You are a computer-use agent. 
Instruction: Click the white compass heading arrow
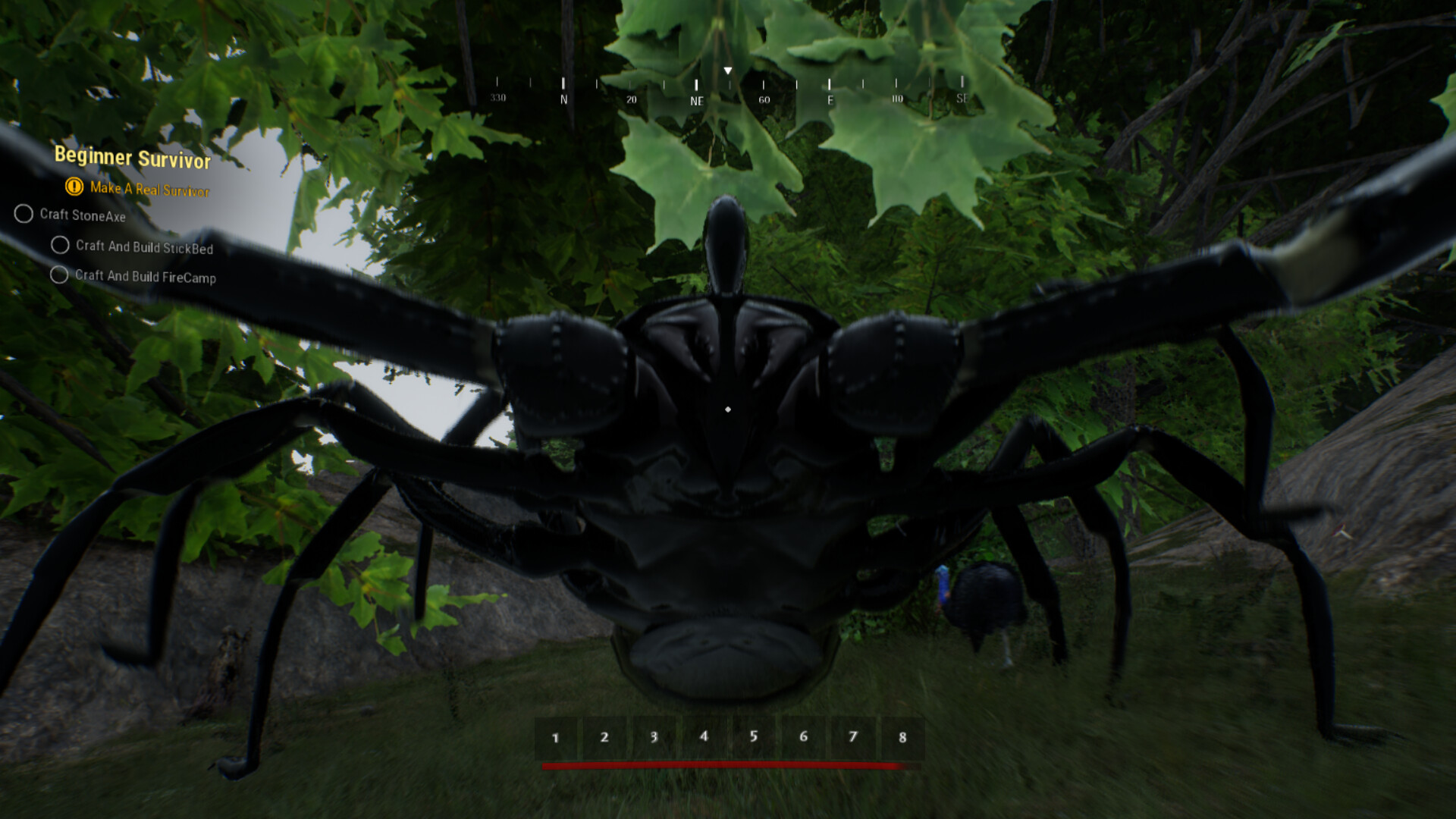click(x=728, y=71)
